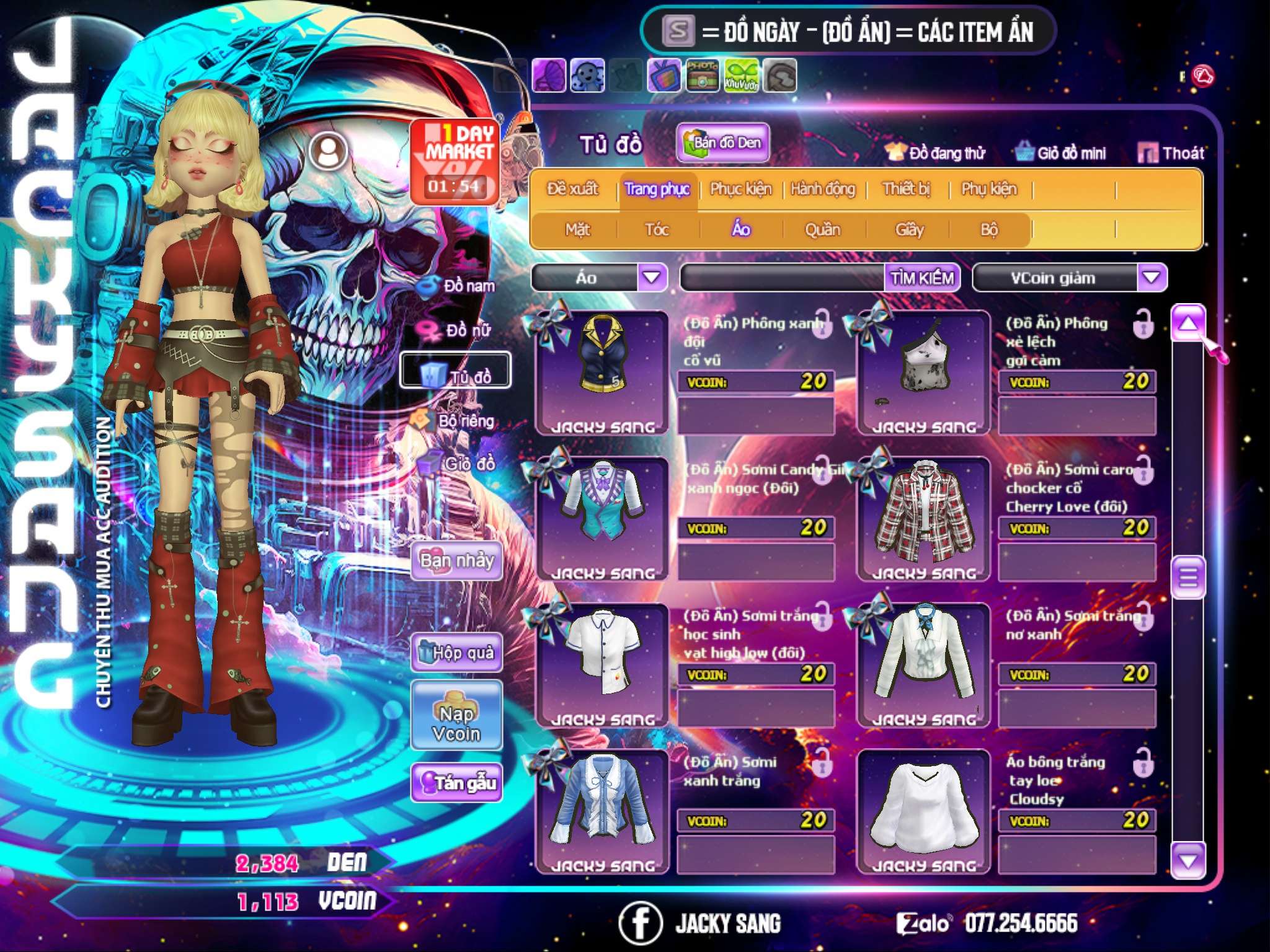Click the Bán đồ Den button
The image size is (1270, 952).
point(722,143)
